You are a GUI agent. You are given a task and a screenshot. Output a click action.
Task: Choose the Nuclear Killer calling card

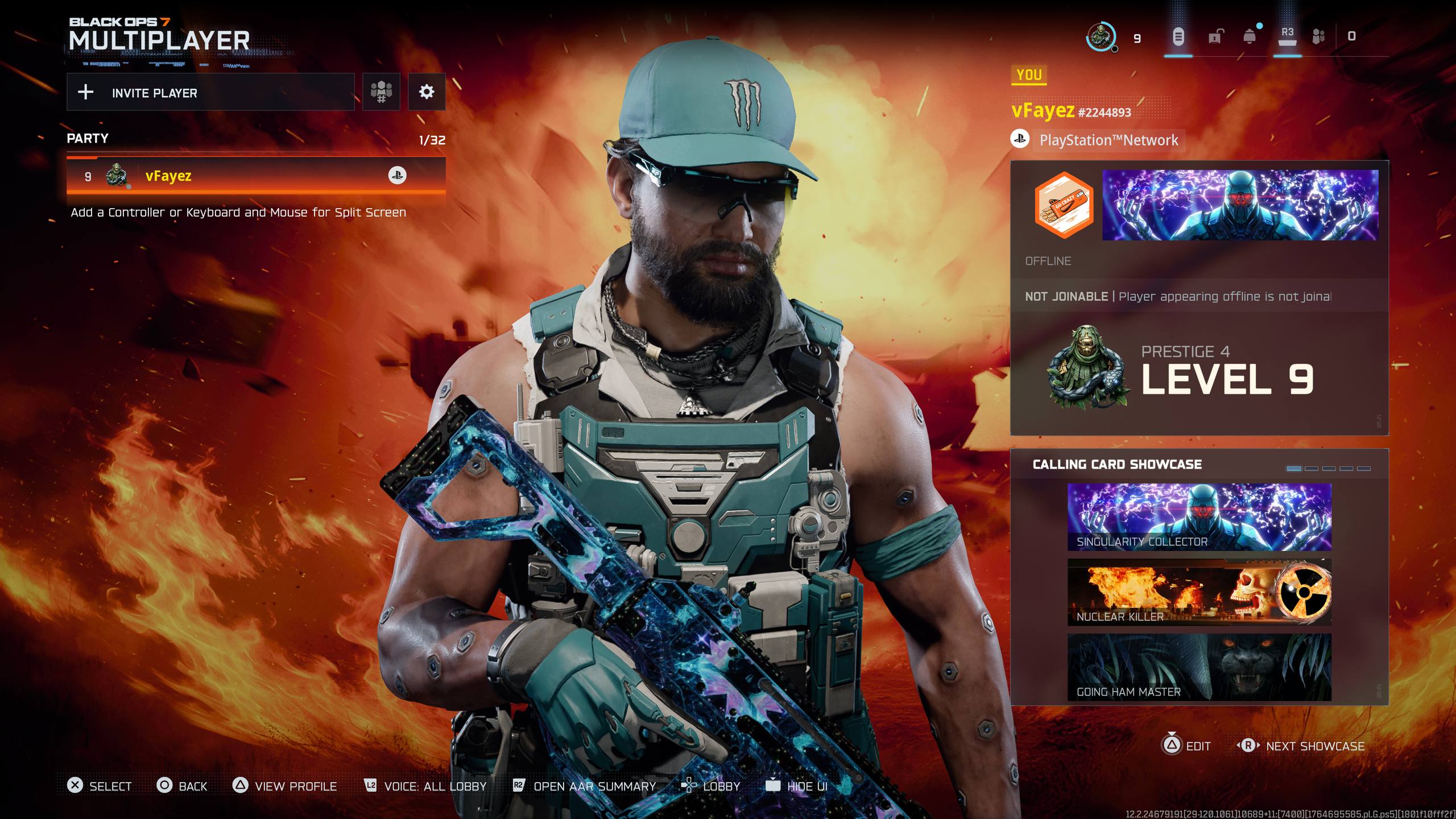coord(1199,592)
